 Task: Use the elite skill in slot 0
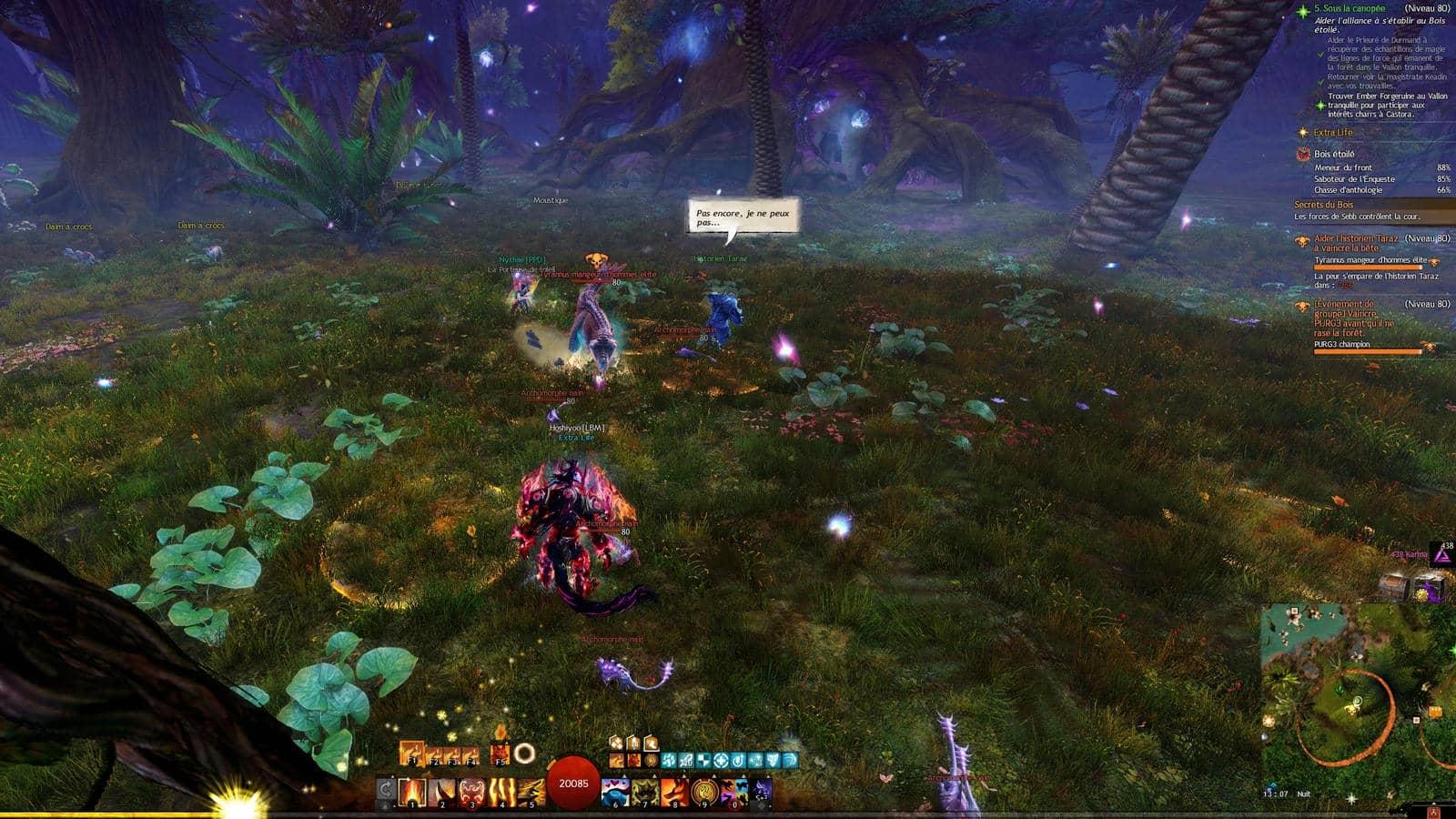734,792
